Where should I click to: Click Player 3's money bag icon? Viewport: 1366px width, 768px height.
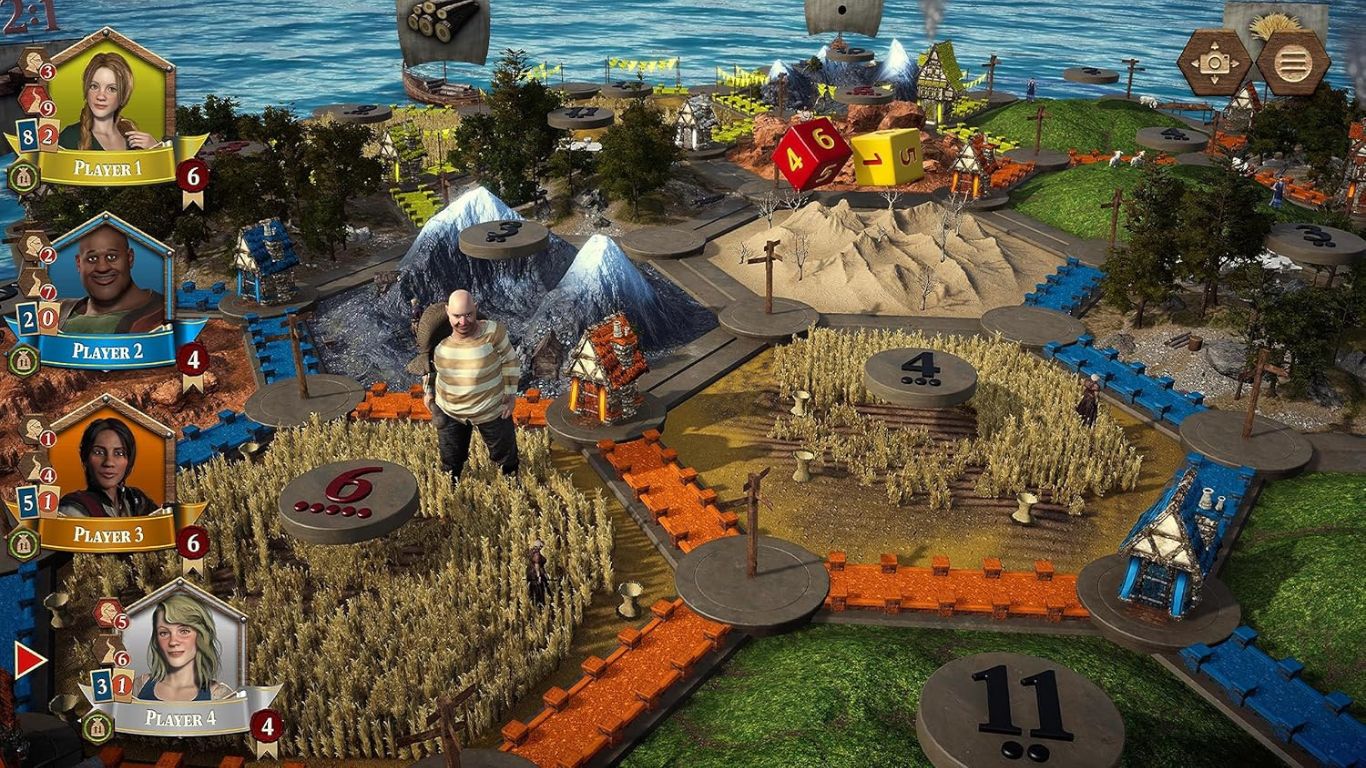tap(21, 543)
